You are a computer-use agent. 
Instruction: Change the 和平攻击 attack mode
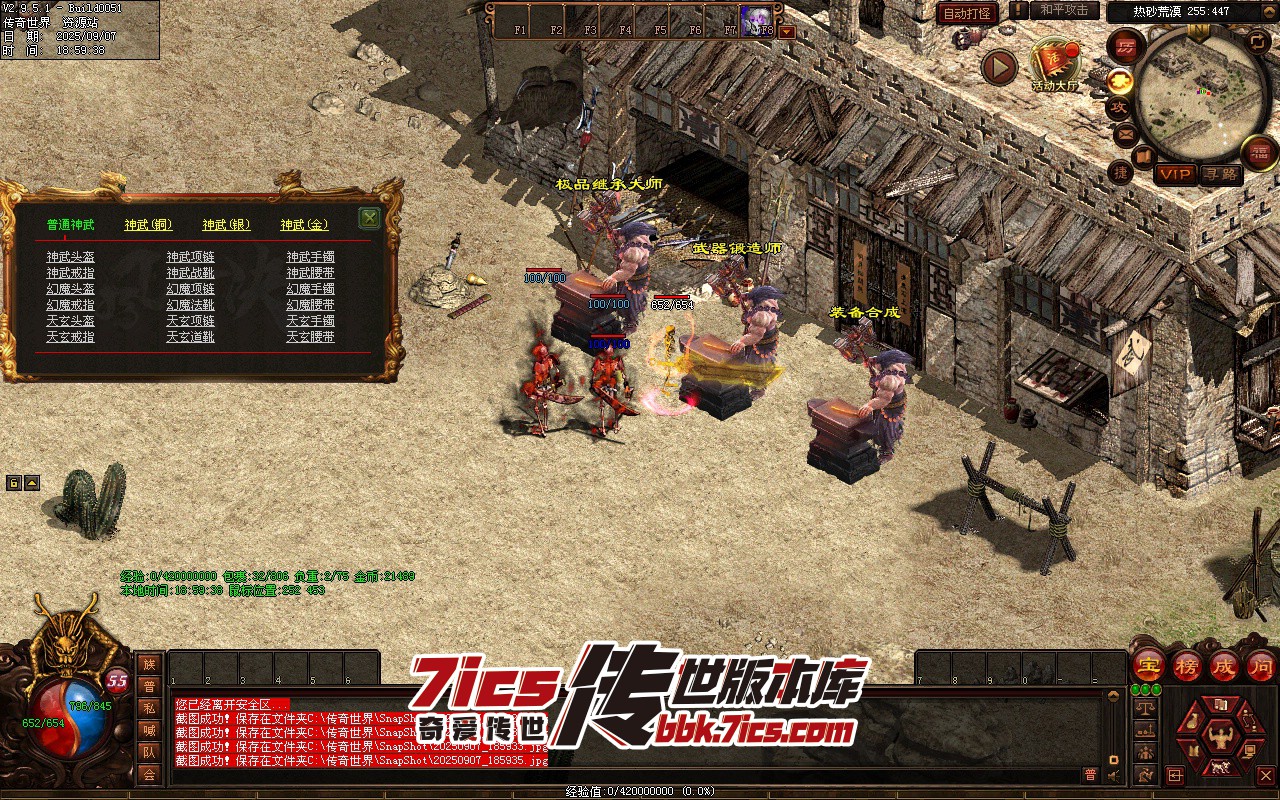tap(1064, 11)
